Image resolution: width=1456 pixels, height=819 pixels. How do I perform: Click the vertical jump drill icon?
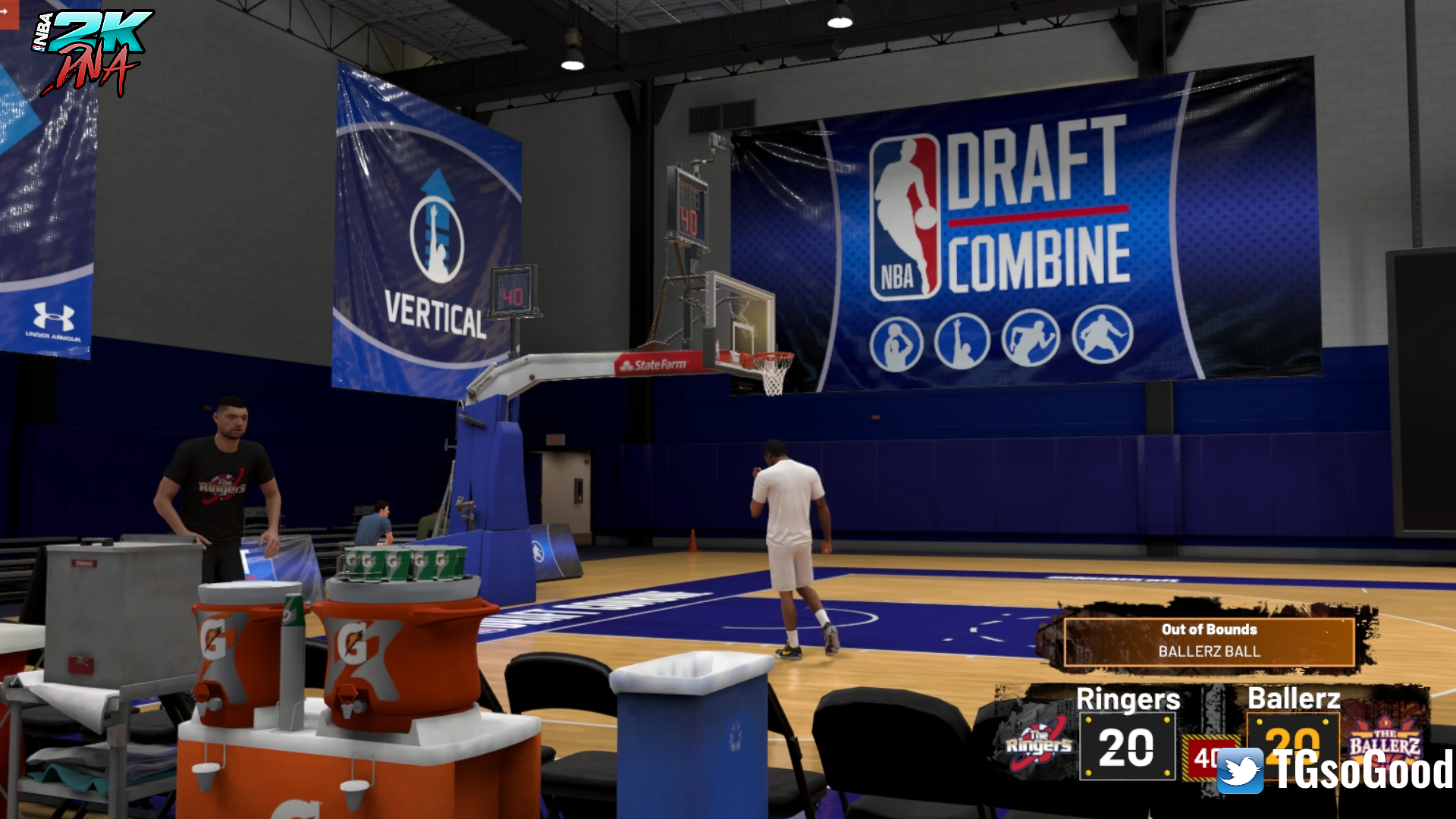pos(963,341)
